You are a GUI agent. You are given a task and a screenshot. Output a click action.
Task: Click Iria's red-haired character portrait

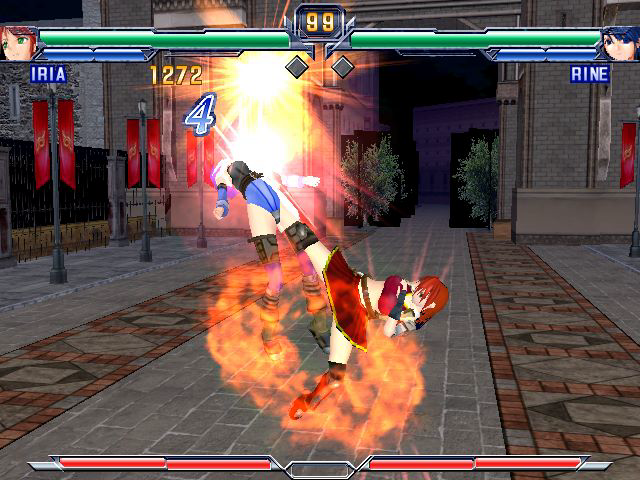[17, 44]
